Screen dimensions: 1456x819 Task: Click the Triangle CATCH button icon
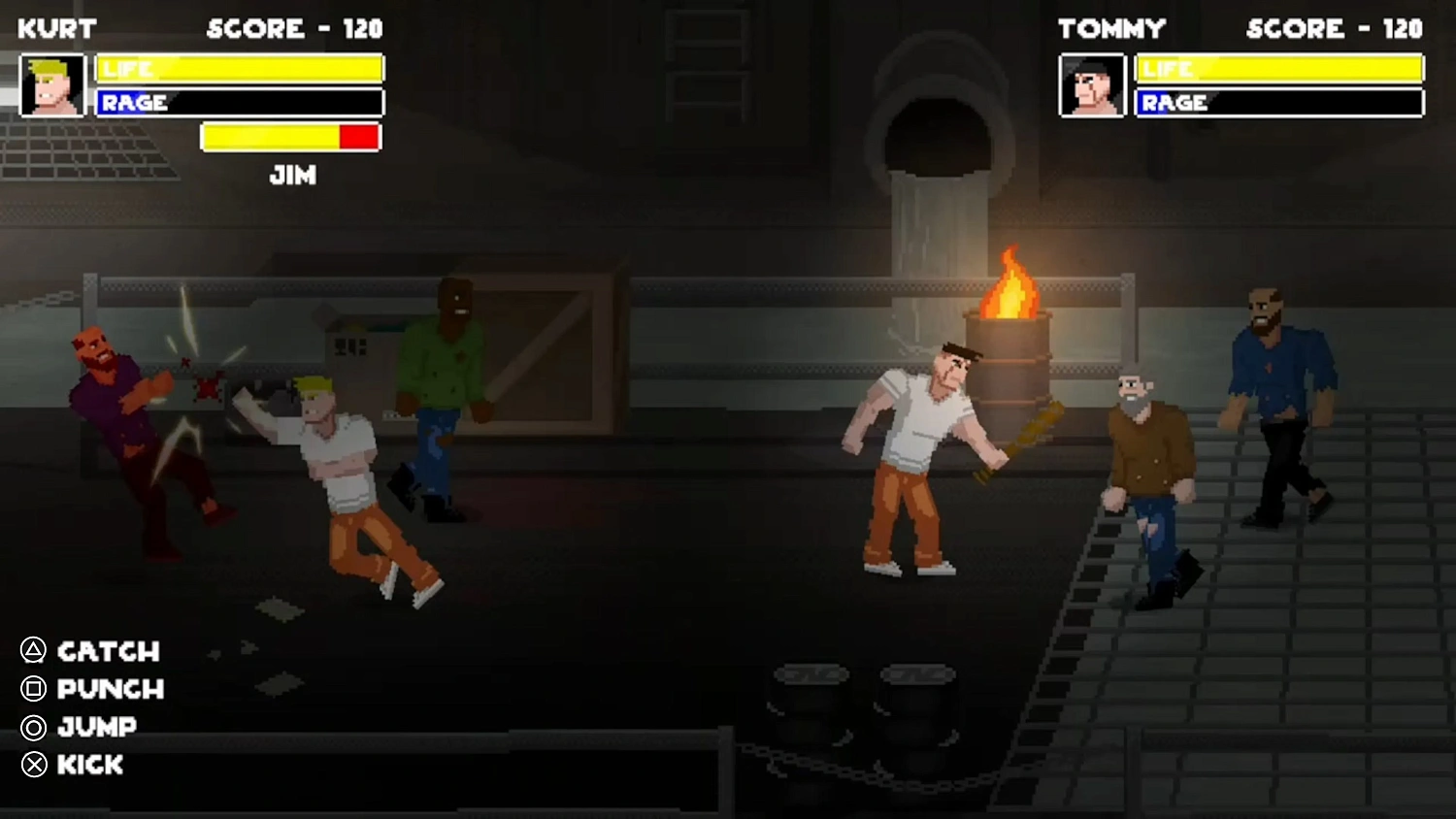pos(32,652)
